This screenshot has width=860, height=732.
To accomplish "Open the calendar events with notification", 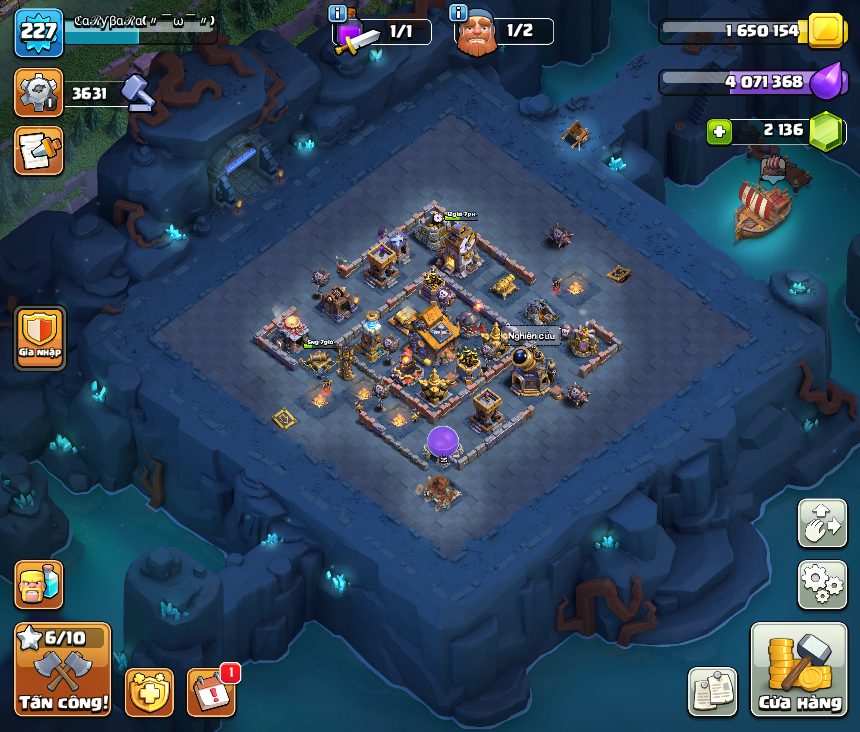I will (211, 692).
